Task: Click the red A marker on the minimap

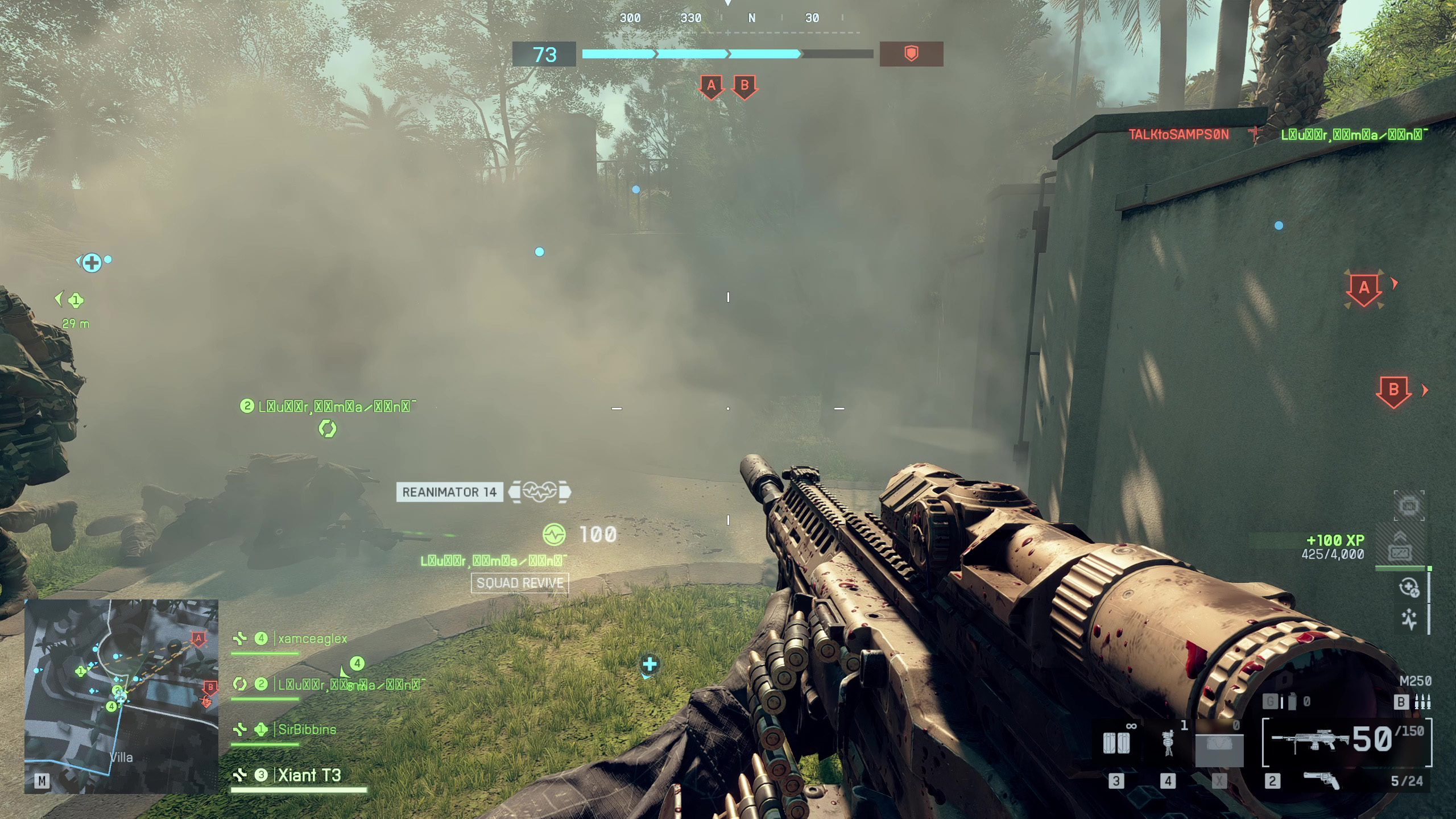Action: pos(198,639)
